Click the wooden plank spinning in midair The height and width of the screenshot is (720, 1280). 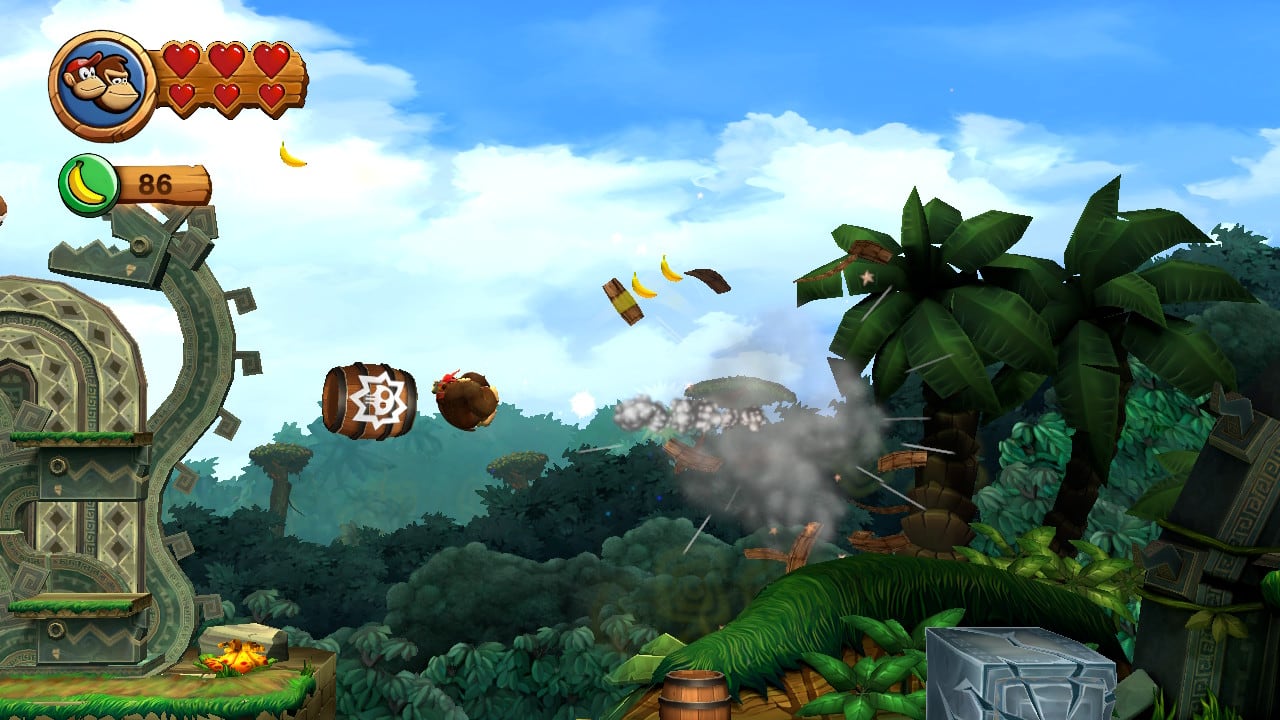coord(622,300)
